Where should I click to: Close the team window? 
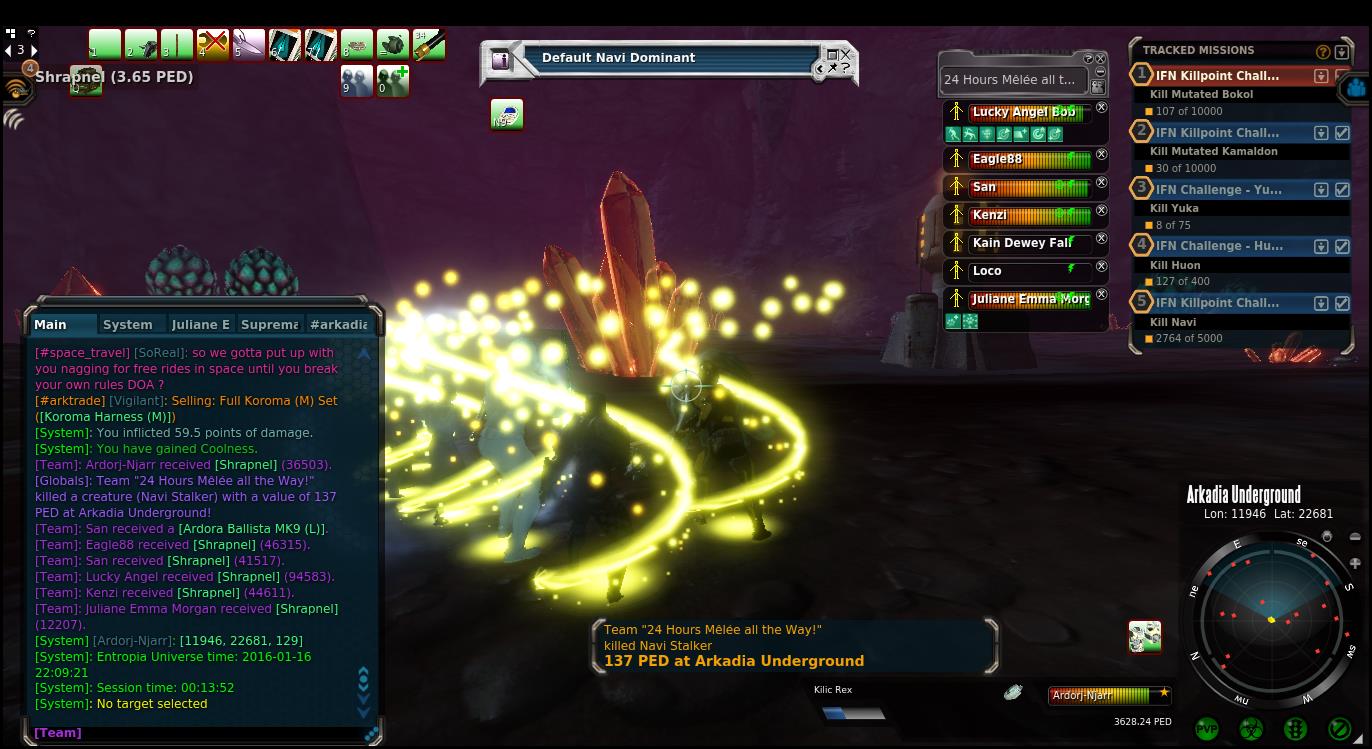click(x=1101, y=59)
